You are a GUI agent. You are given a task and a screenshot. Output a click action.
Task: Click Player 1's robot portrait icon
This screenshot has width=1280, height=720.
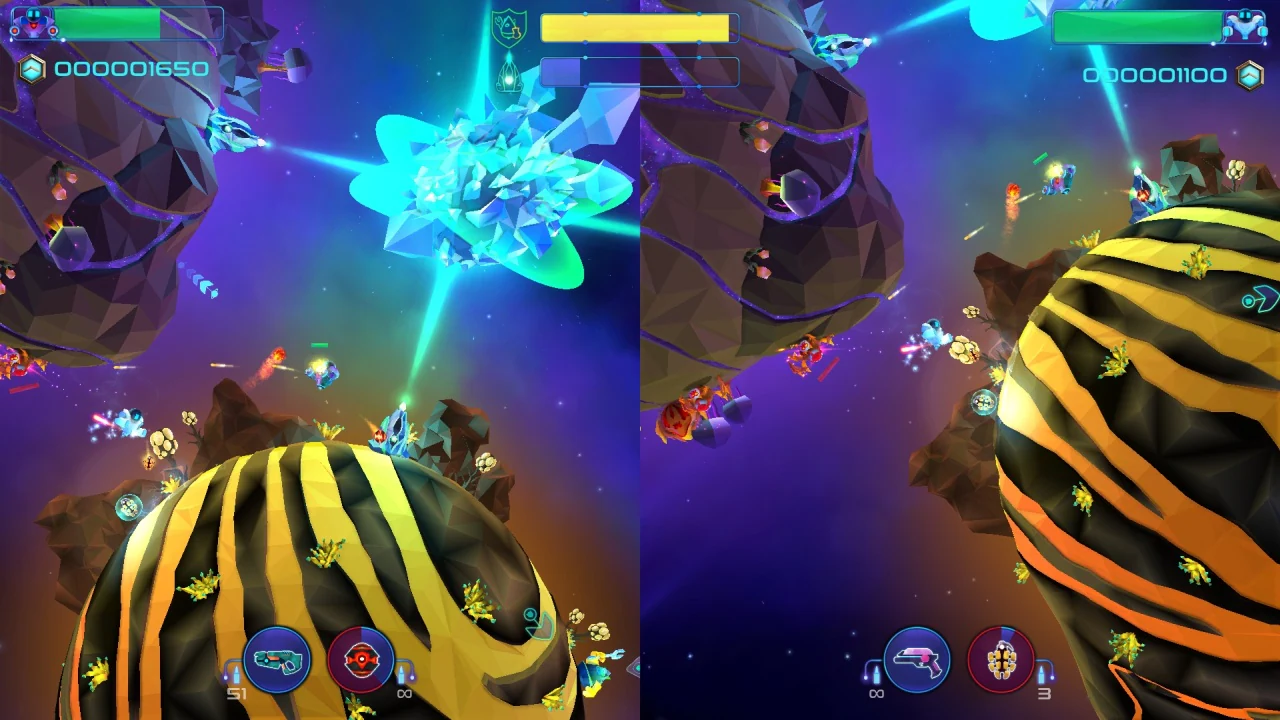[x=33, y=22]
